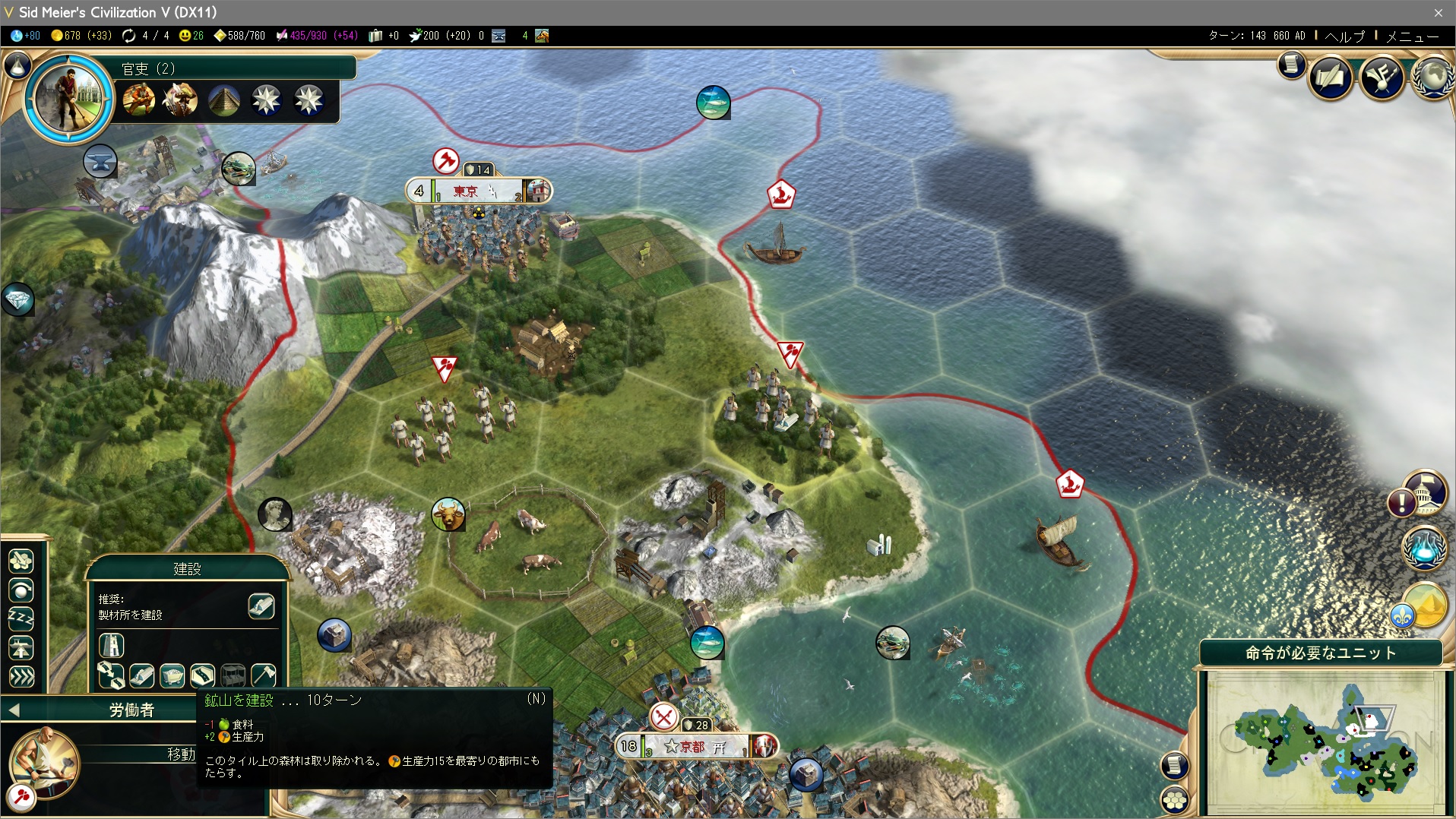Select the route-to build action

point(111,675)
